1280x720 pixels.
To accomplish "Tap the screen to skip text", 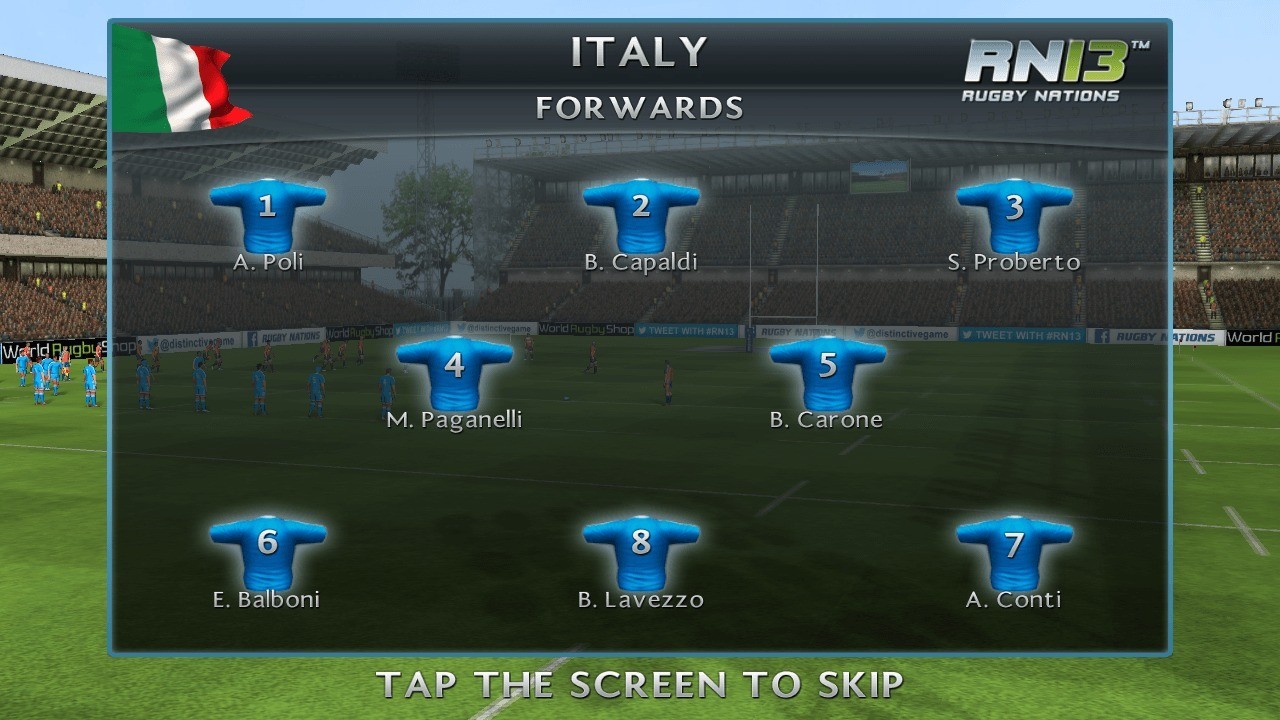I will [x=640, y=685].
